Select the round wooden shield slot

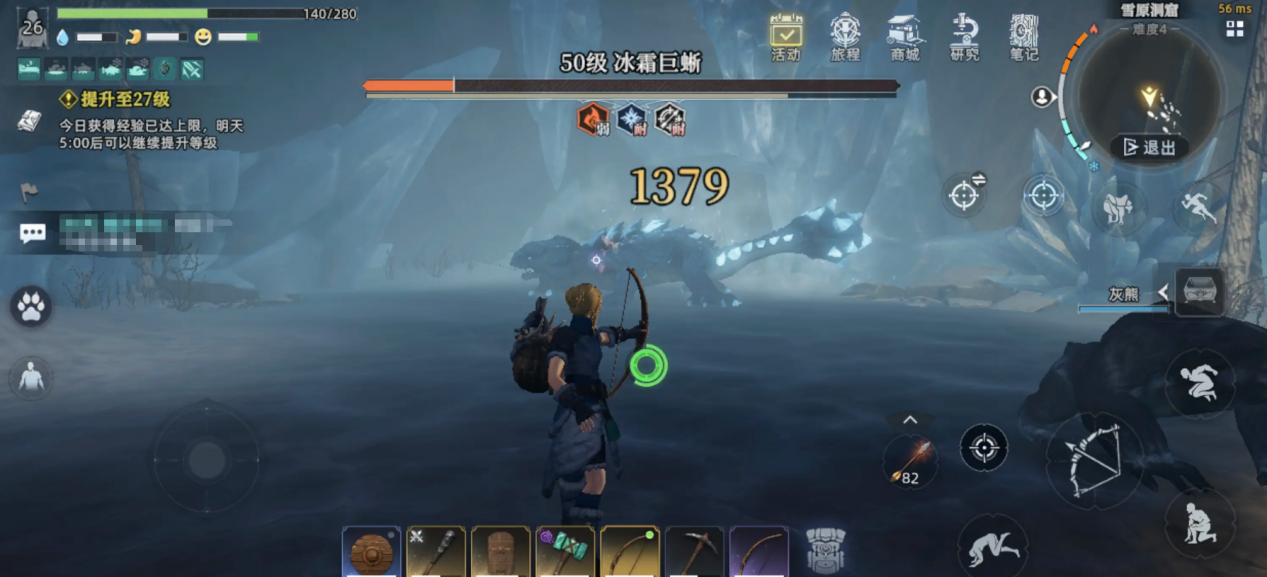pyautogui.click(x=371, y=552)
